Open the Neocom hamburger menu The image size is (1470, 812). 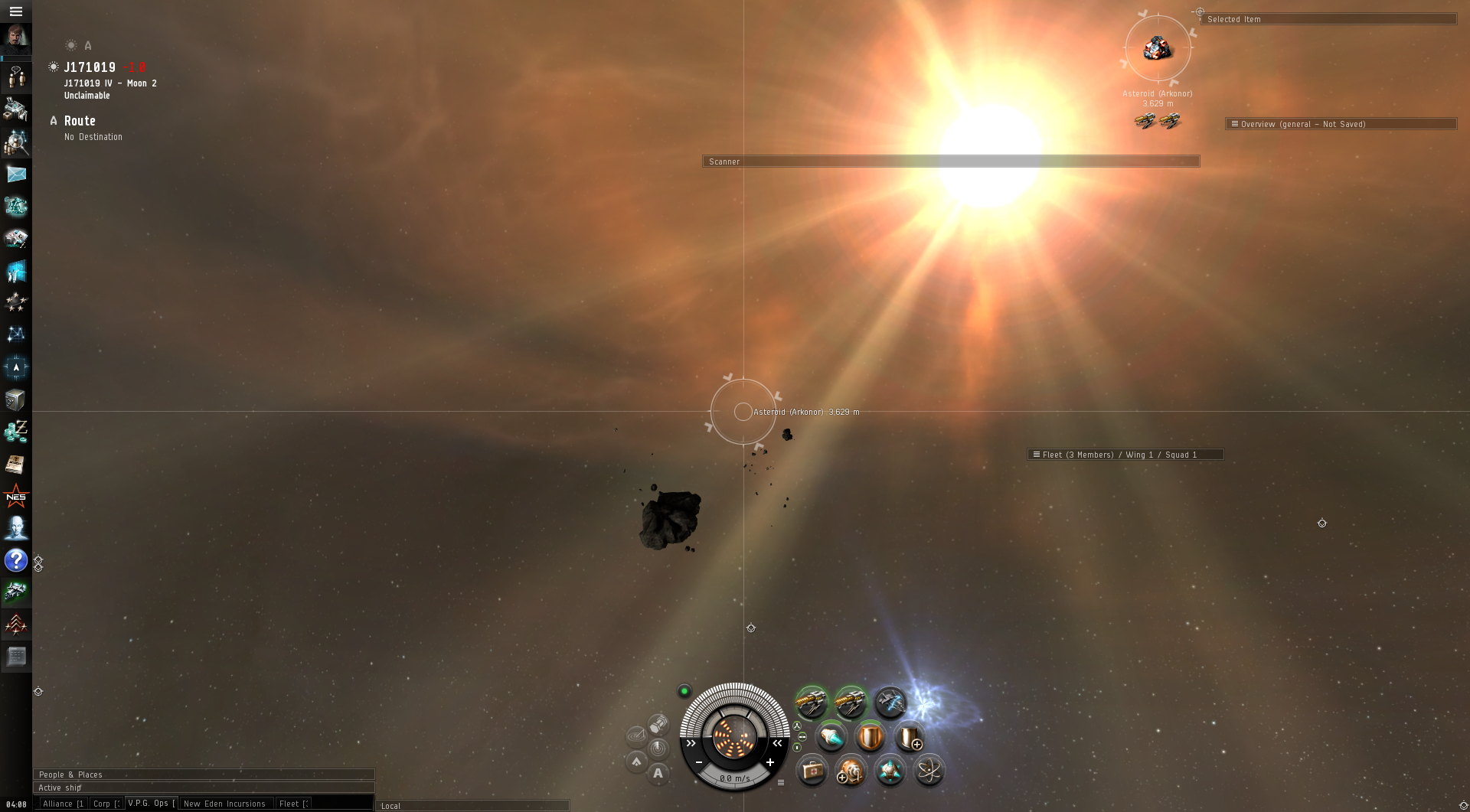point(15,11)
